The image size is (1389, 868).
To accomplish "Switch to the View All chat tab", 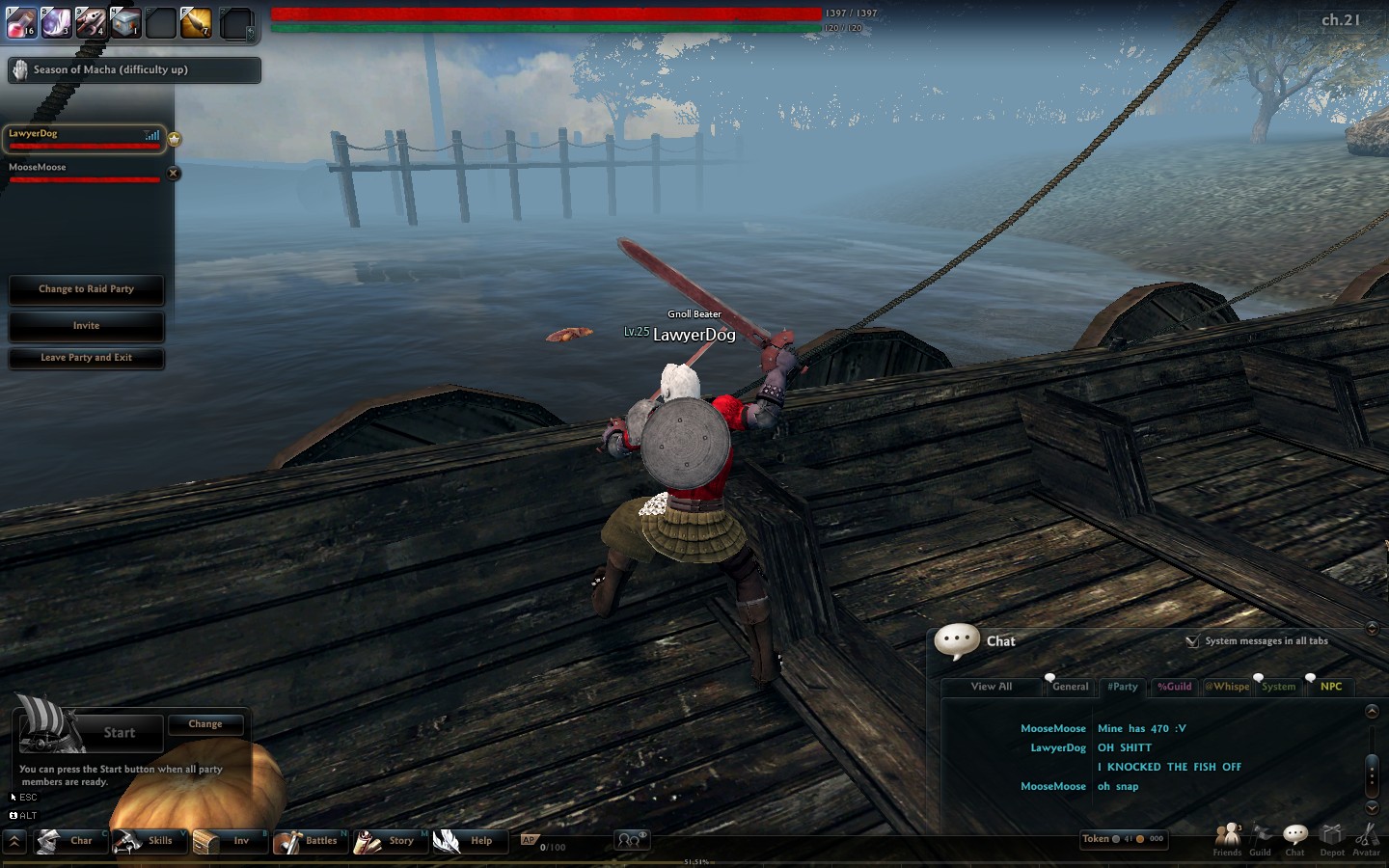I will pos(992,687).
